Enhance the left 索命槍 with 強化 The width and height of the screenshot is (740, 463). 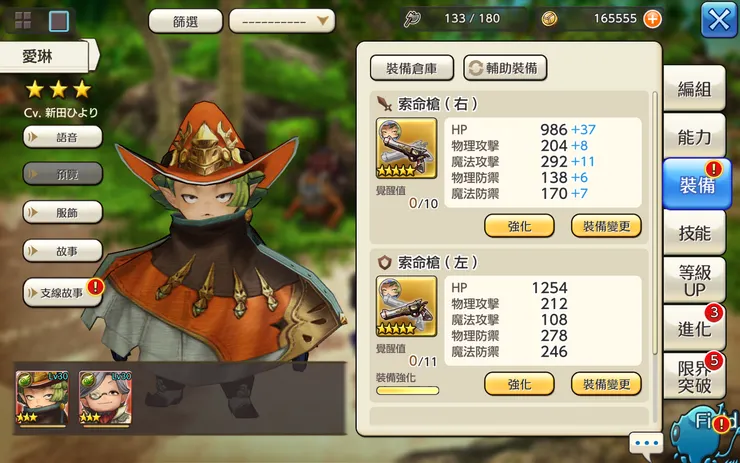(x=519, y=384)
